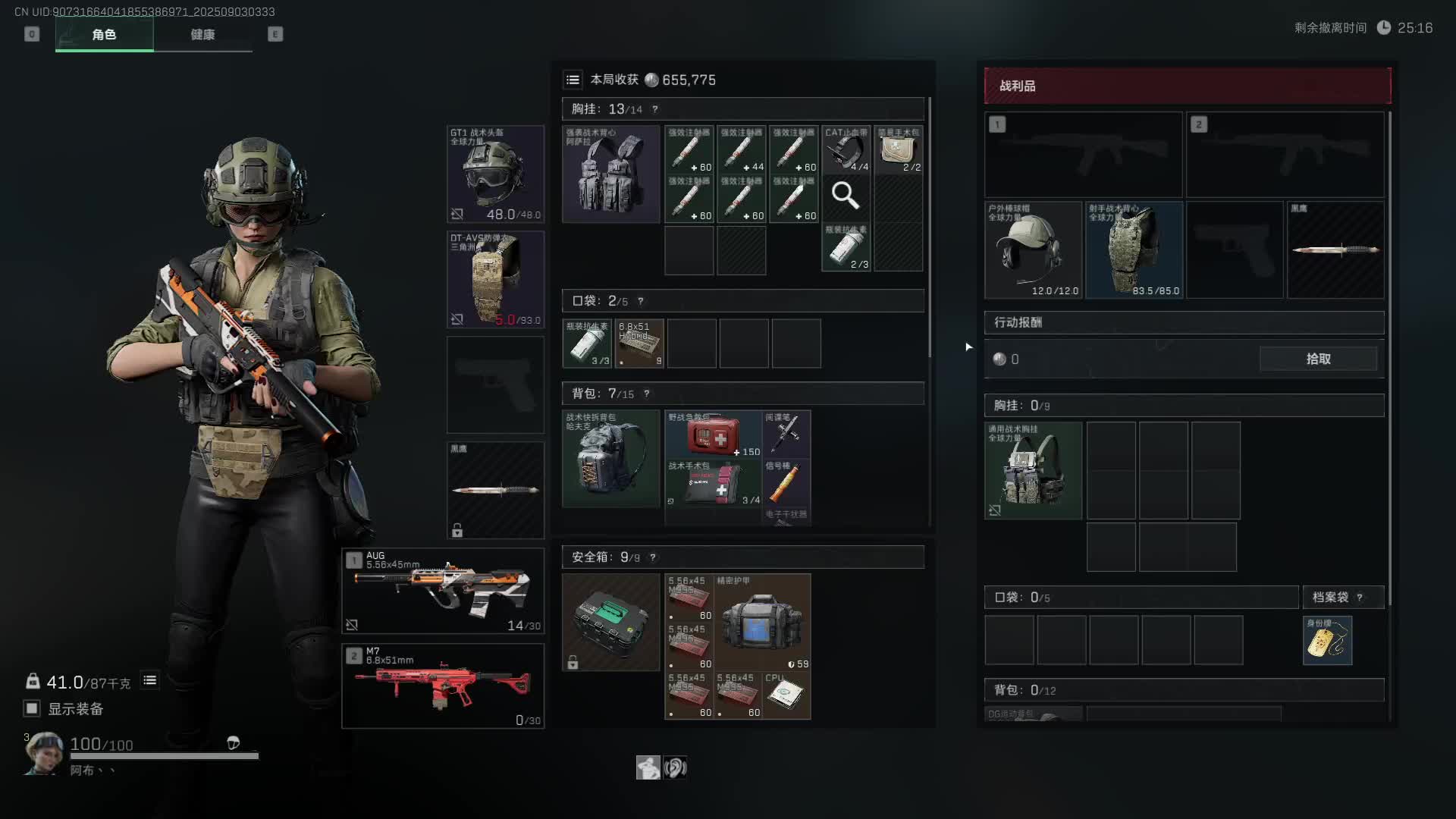Select the AUG 5.56x45mm weapon slot
The height and width of the screenshot is (819, 1456).
pos(443,591)
